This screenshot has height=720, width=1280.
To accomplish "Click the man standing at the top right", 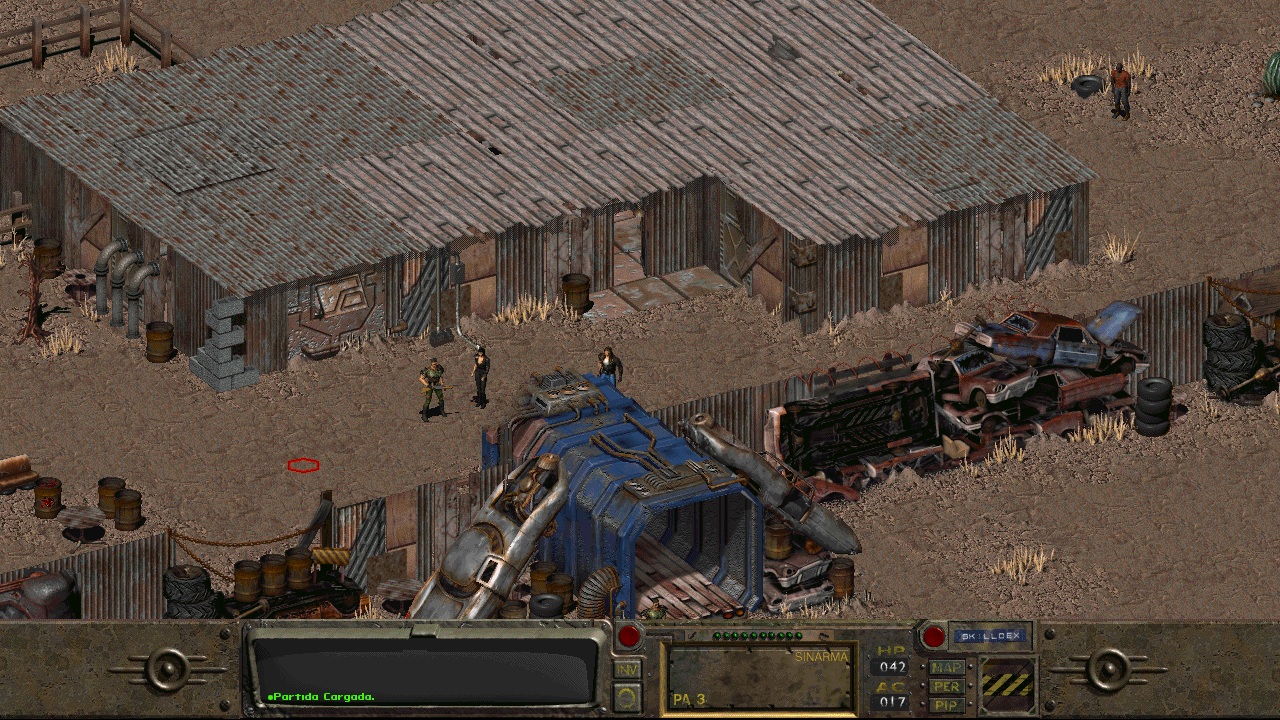I will 1122,85.
